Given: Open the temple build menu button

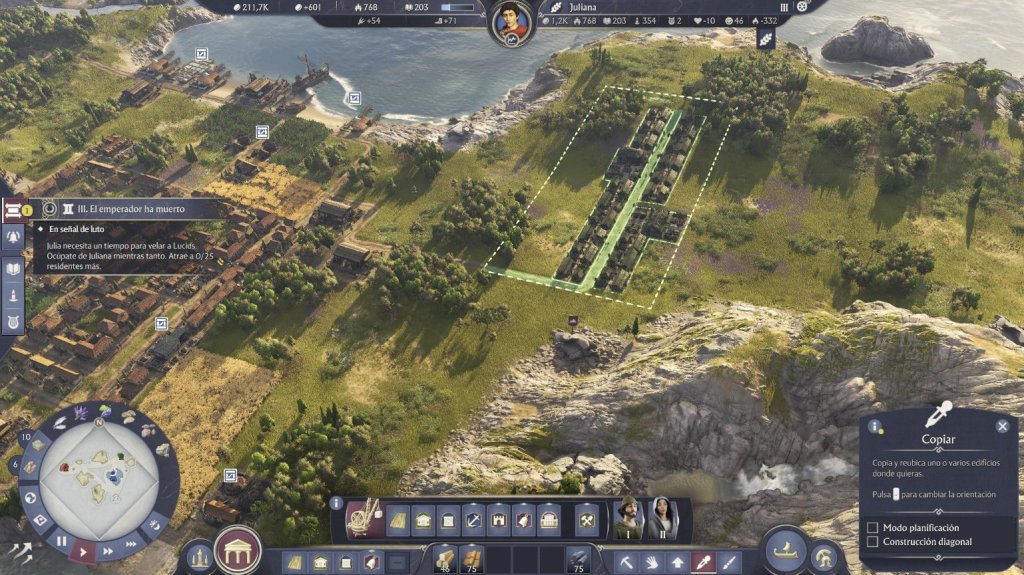Looking at the screenshot, I should coord(237,550).
